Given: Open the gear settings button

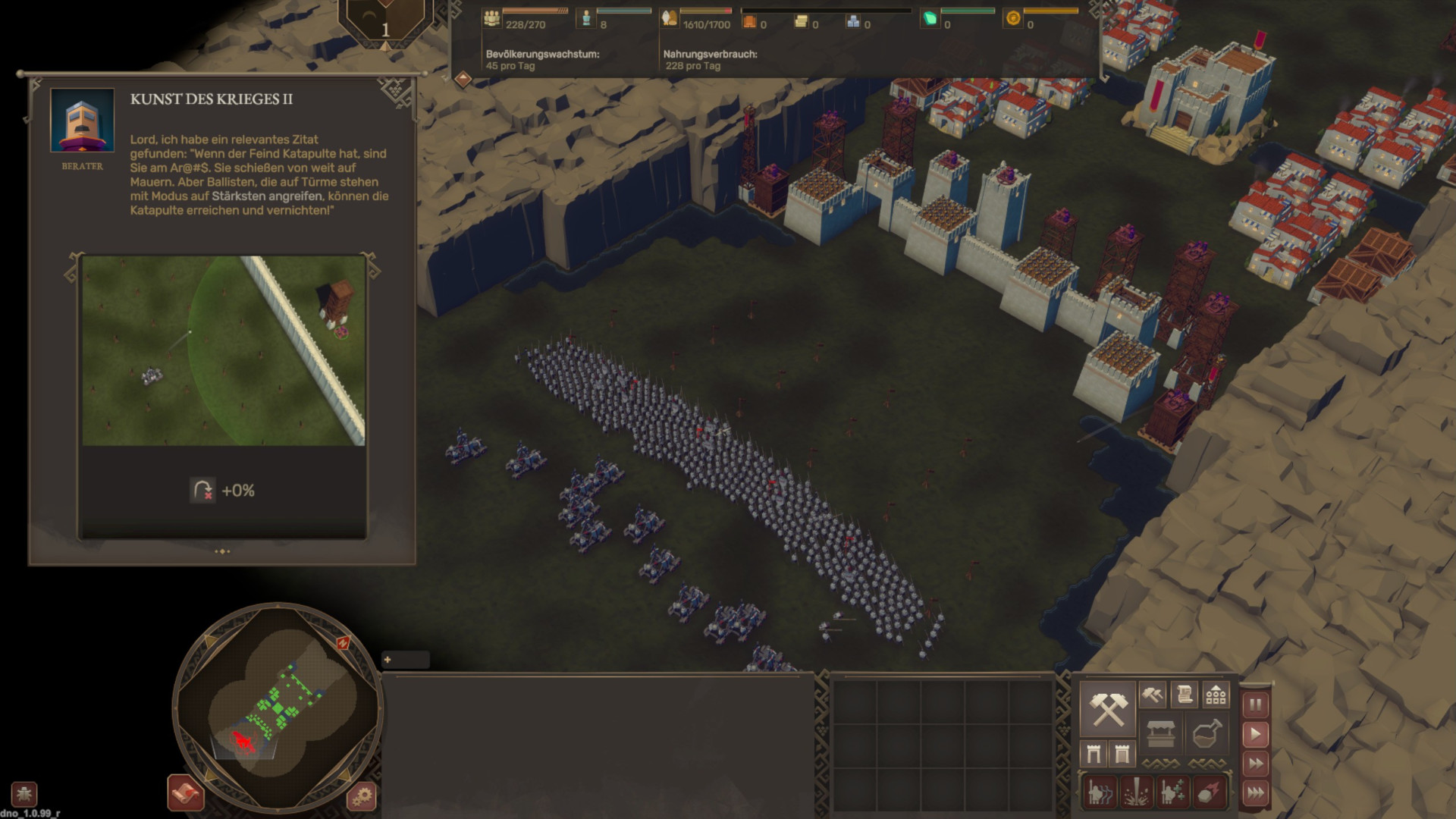Looking at the screenshot, I should pyautogui.click(x=362, y=795).
